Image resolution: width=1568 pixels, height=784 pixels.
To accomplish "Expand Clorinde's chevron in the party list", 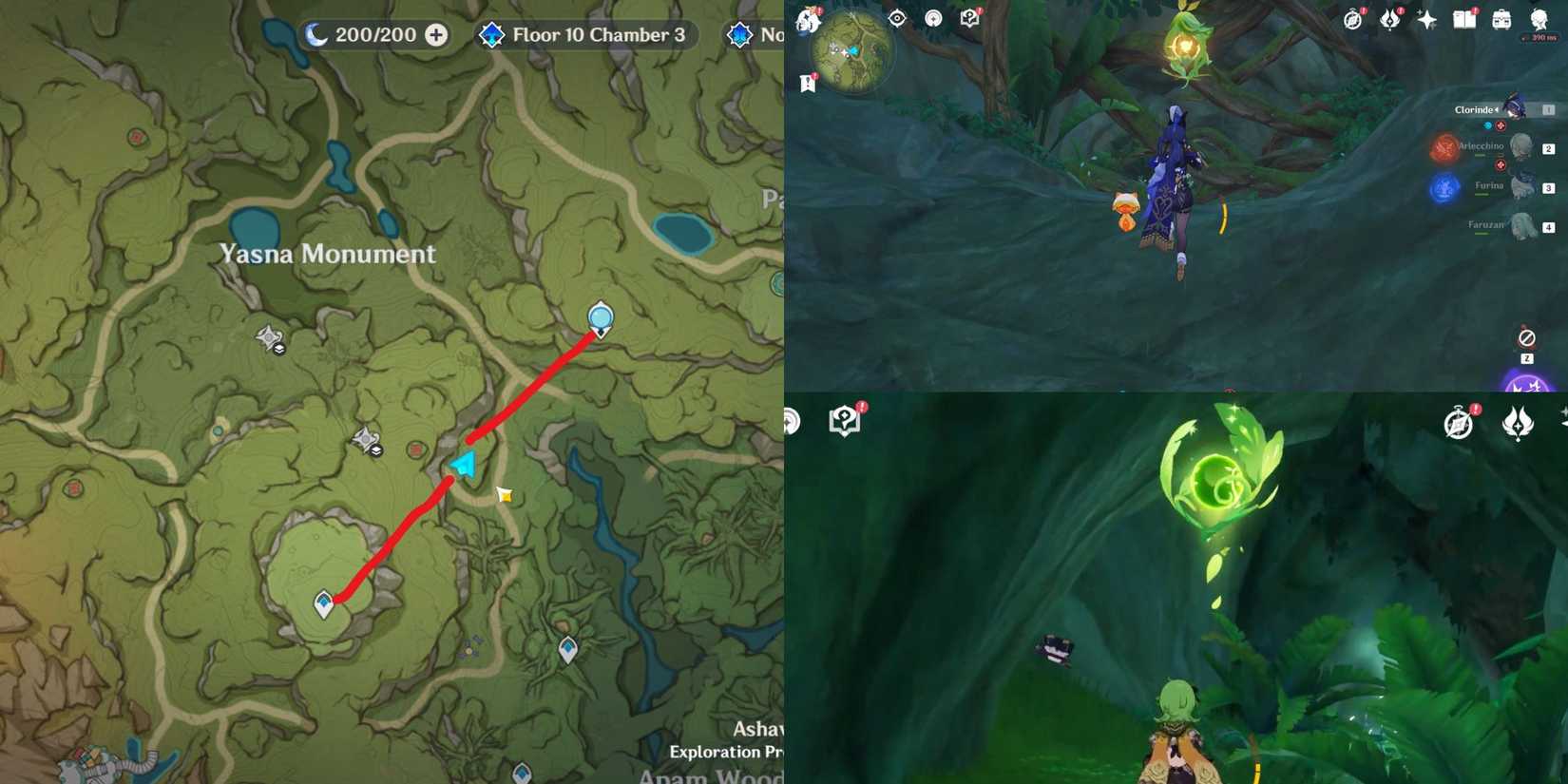I will pos(1497,109).
